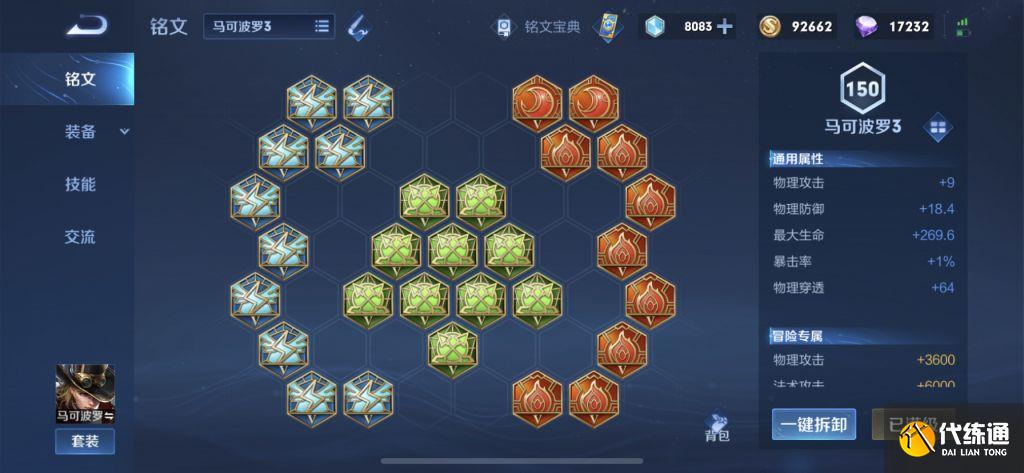Open the 马可波罗3 rune page dropdown

click(x=269, y=26)
